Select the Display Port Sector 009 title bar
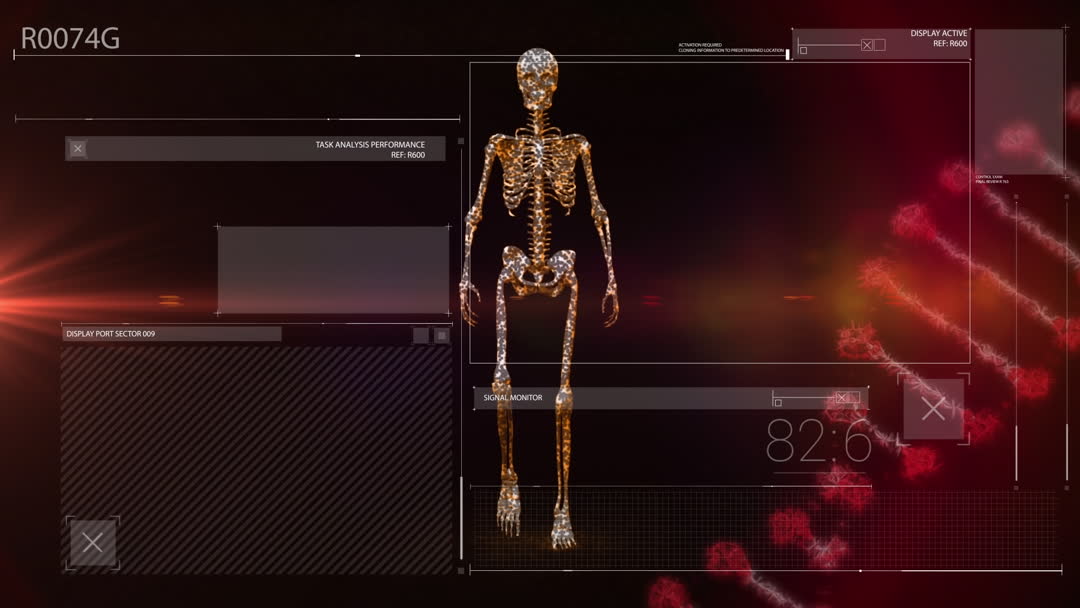The image size is (1080, 608). pos(172,334)
